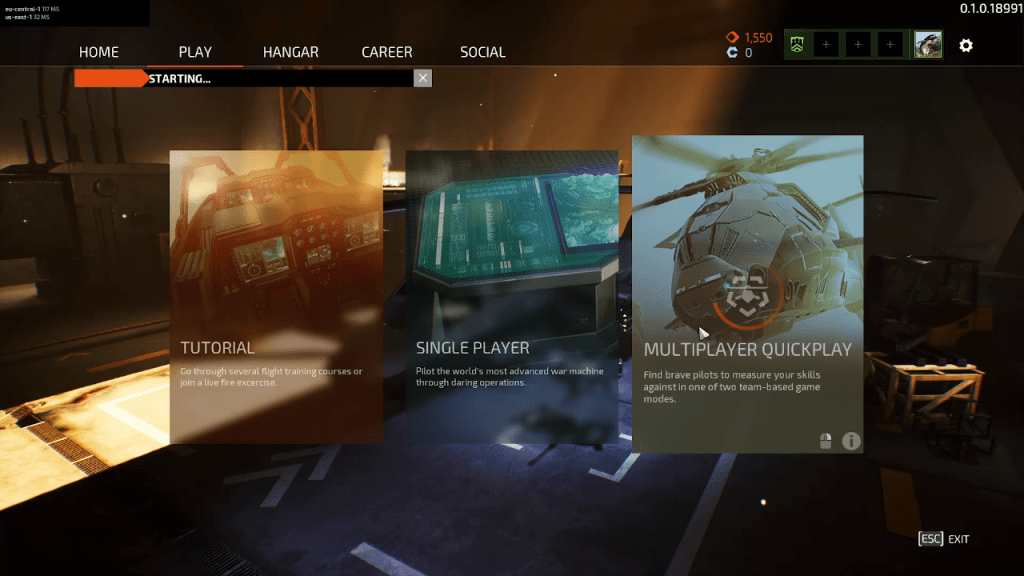Click the player avatar portrait
The height and width of the screenshot is (576, 1024).
(x=928, y=45)
